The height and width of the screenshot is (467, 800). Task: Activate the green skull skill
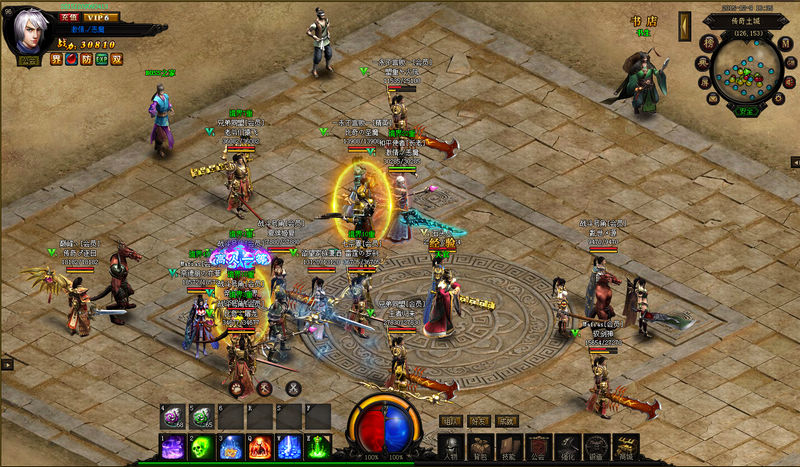(x=201, y=447)
